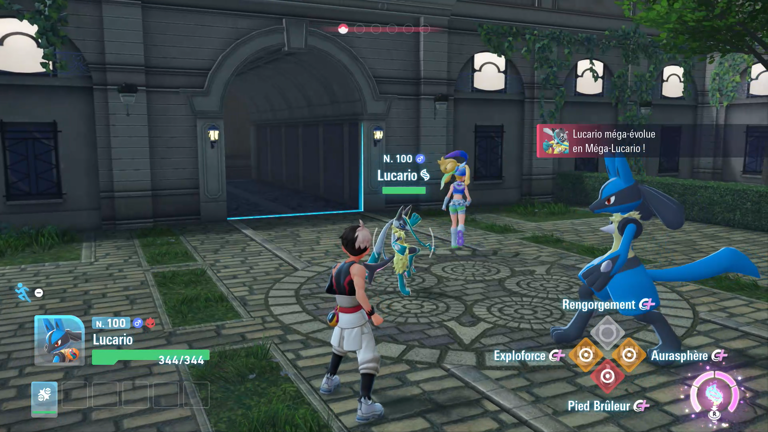The image size is (768, 432).
Task: Select the Lucario party portrait
Action: point(59,340)
